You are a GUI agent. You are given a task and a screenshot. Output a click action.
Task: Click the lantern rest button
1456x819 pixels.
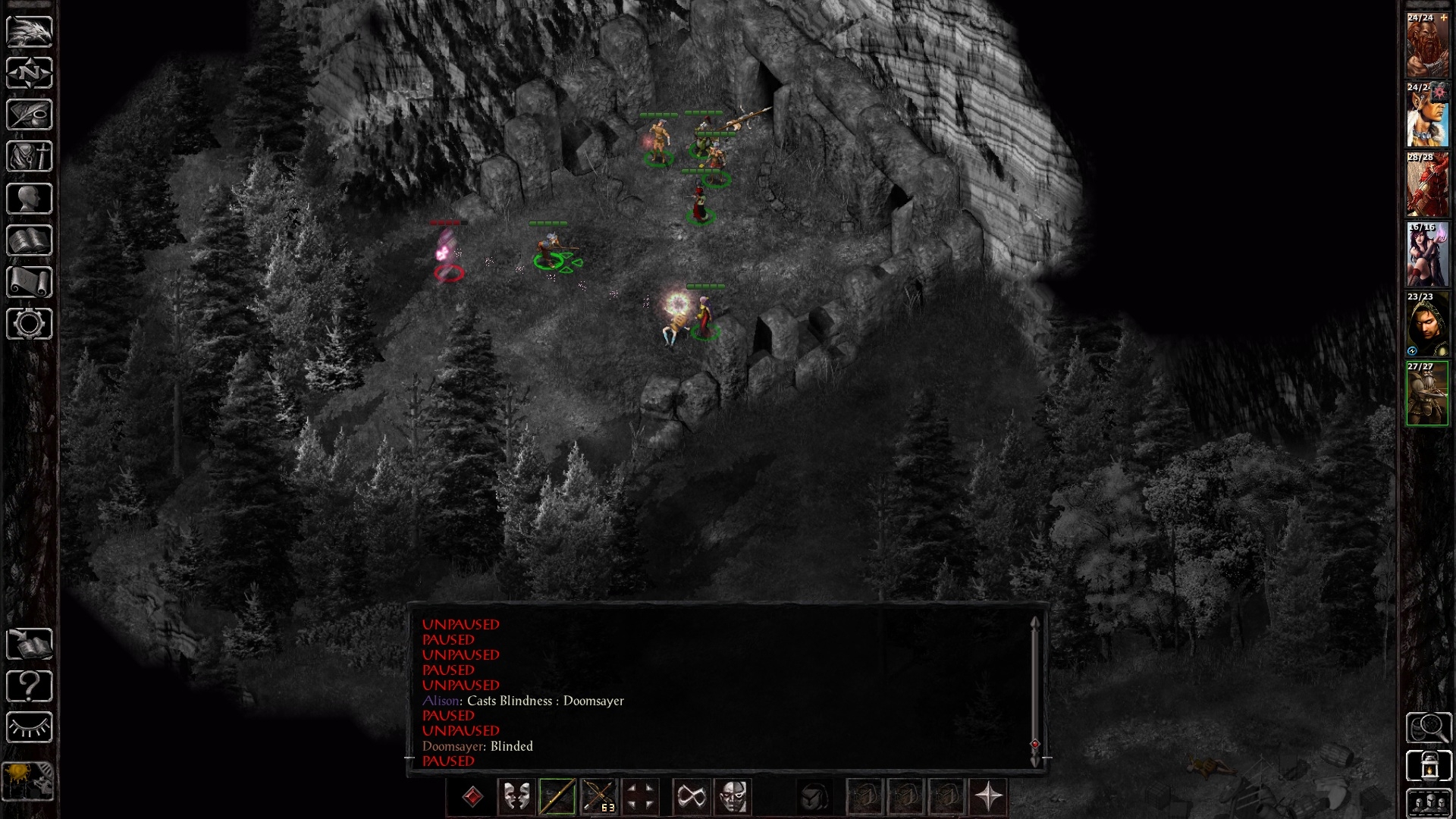coord(1429,766)
